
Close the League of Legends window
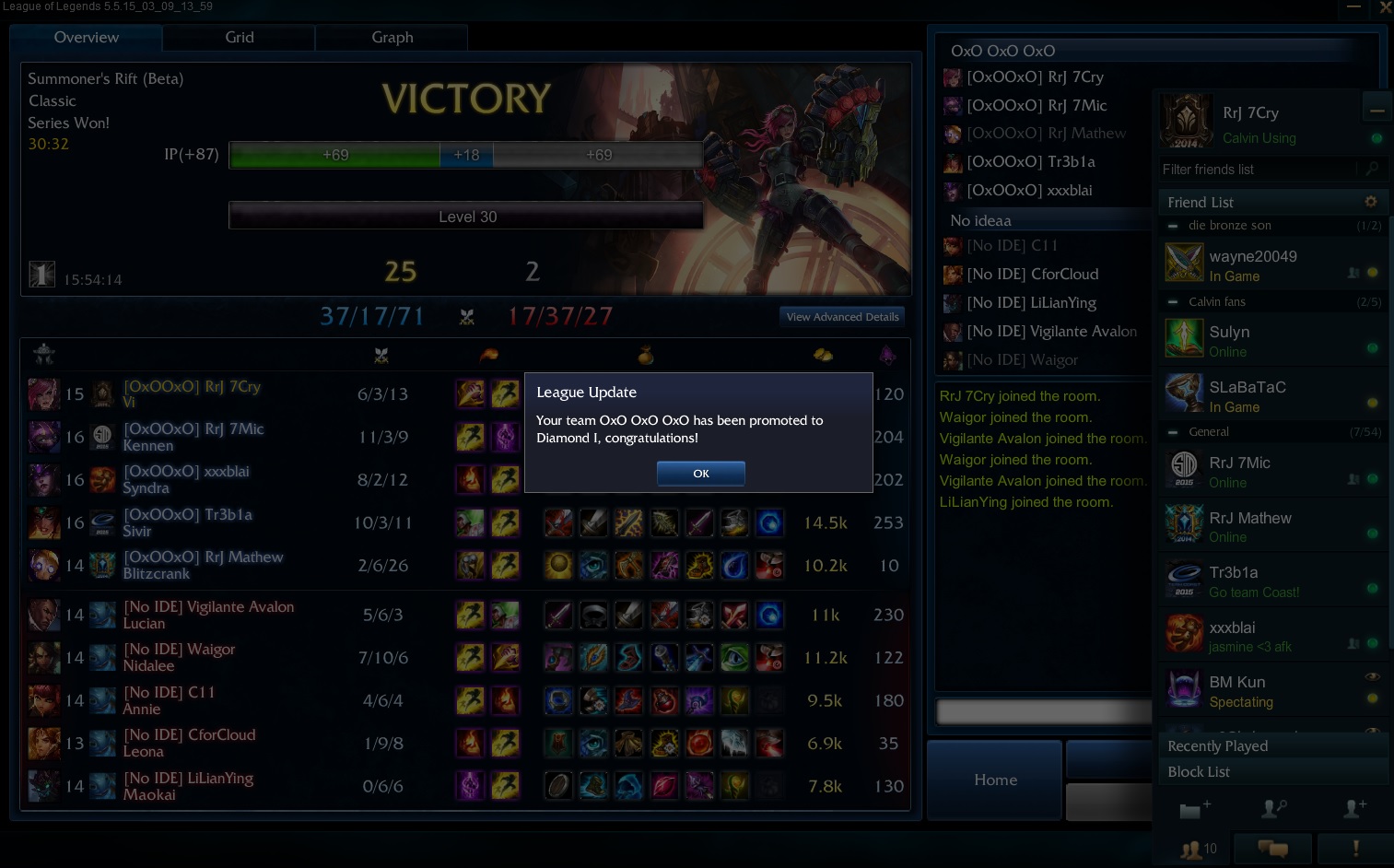tap(1385, 7)
